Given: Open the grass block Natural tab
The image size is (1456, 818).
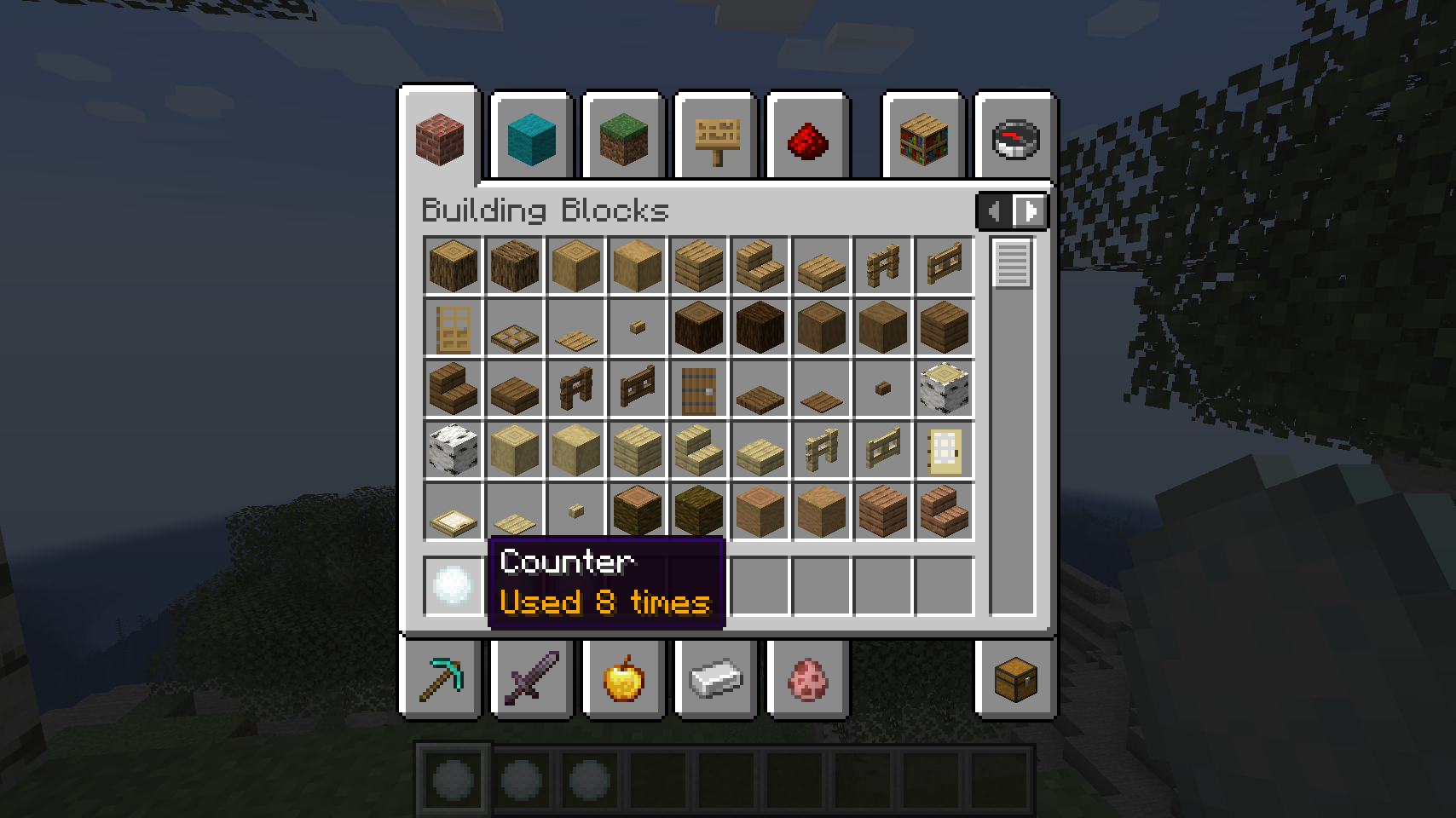Looking at the screenshot, I should click(x=623, y=139).
